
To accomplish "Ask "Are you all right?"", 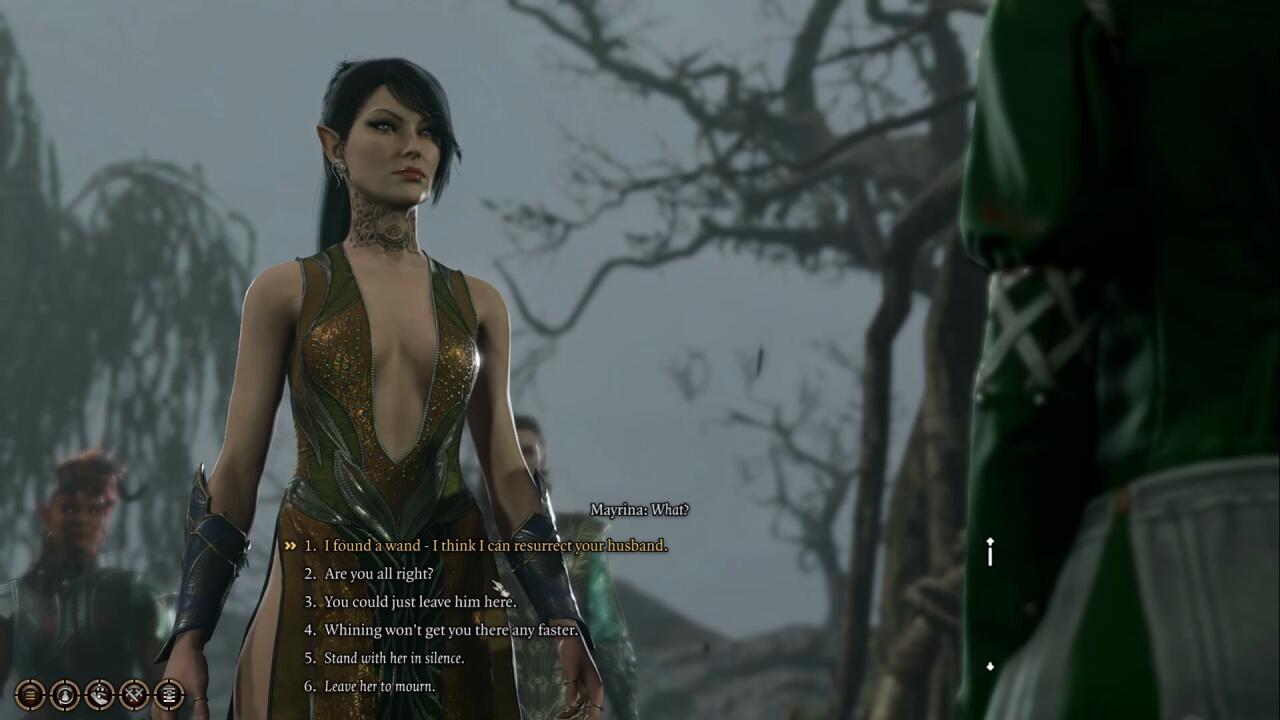I will pos(378,574).
